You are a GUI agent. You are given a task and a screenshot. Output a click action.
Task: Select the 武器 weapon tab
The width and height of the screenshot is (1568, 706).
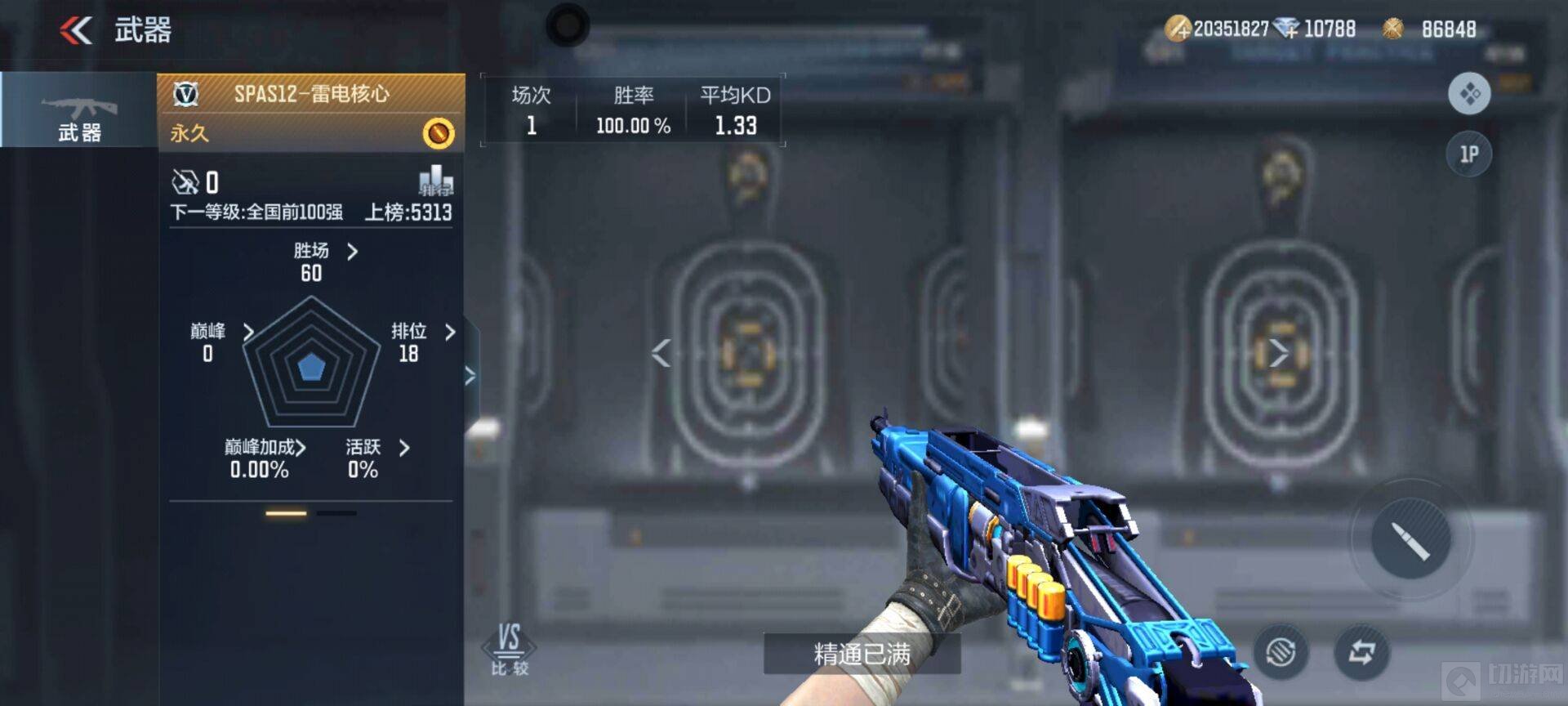coord(79,110)
